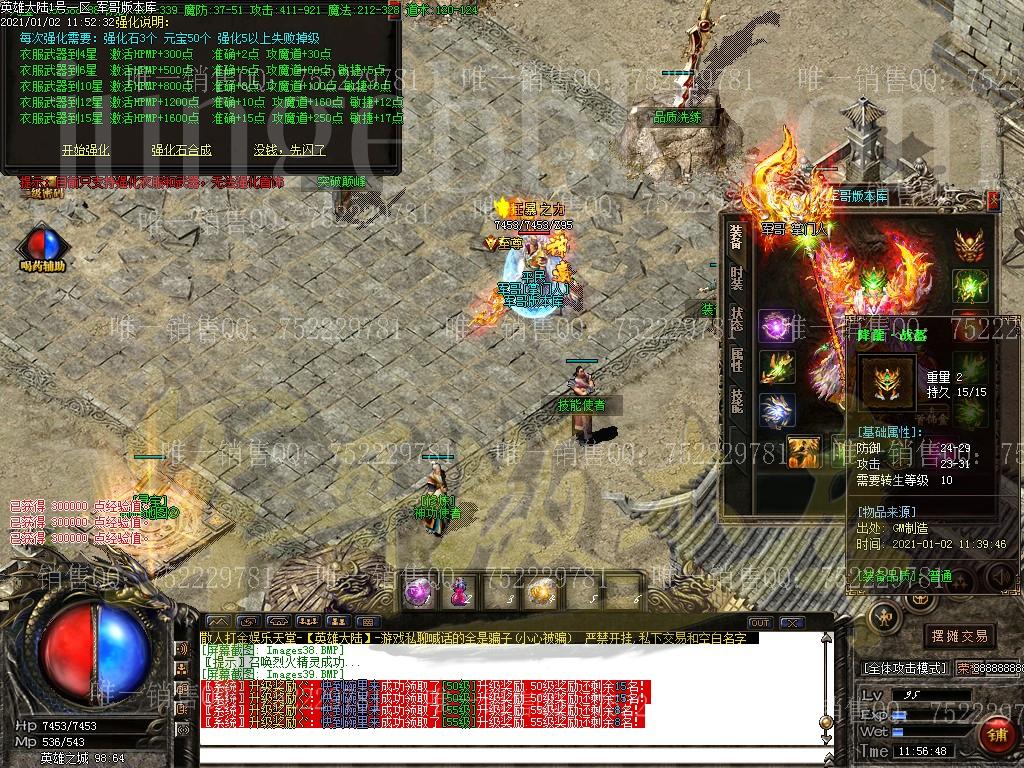Click the 摆摊交易 stall trade button
Screen dimensions: 1024x768
click(959, 635)
